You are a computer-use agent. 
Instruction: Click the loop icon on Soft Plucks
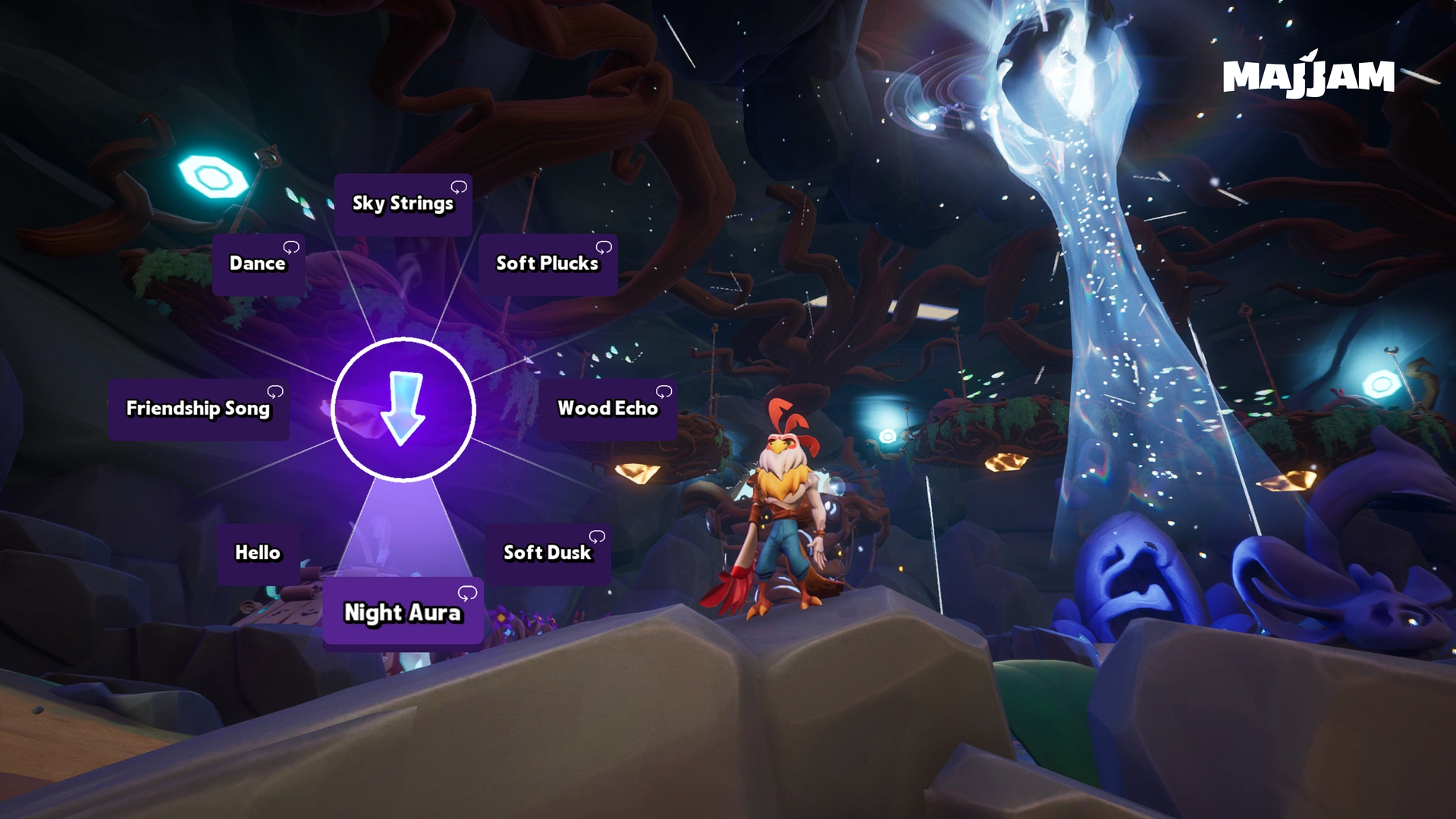[604, 246]
